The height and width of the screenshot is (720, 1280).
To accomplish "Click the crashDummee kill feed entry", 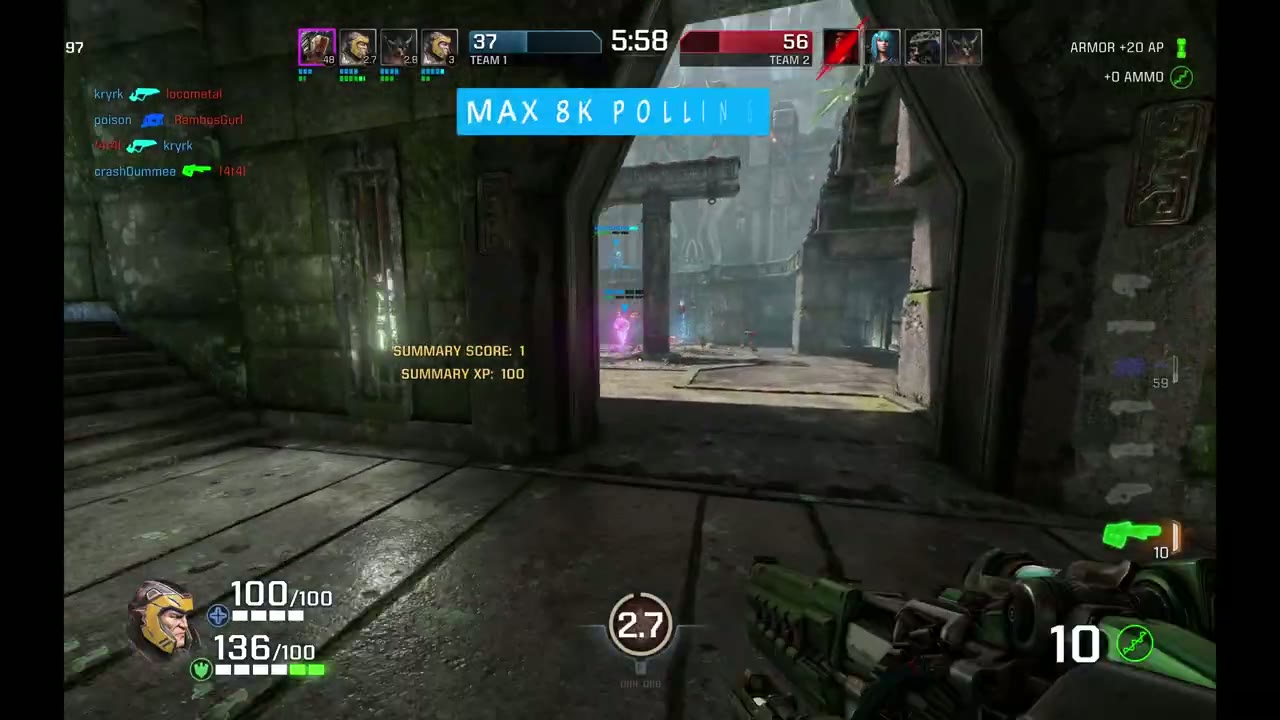I will (170, 171).
